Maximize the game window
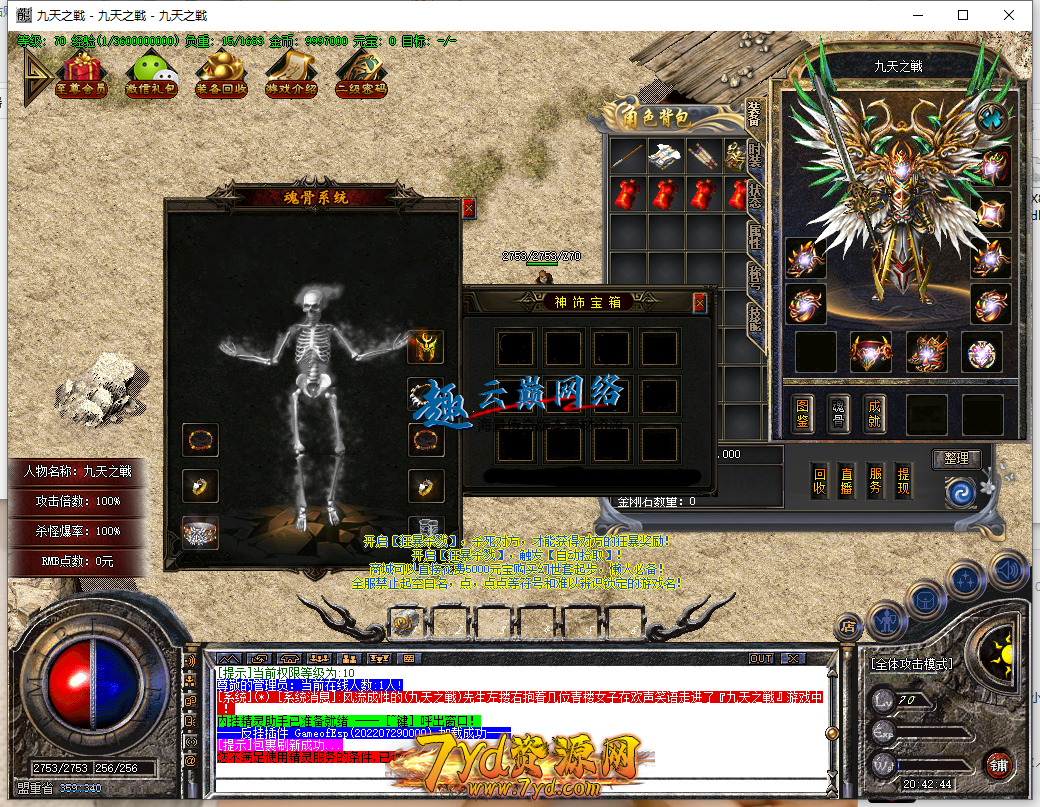This screenshot has width=1040, height=807. click(x=963, y=15)
